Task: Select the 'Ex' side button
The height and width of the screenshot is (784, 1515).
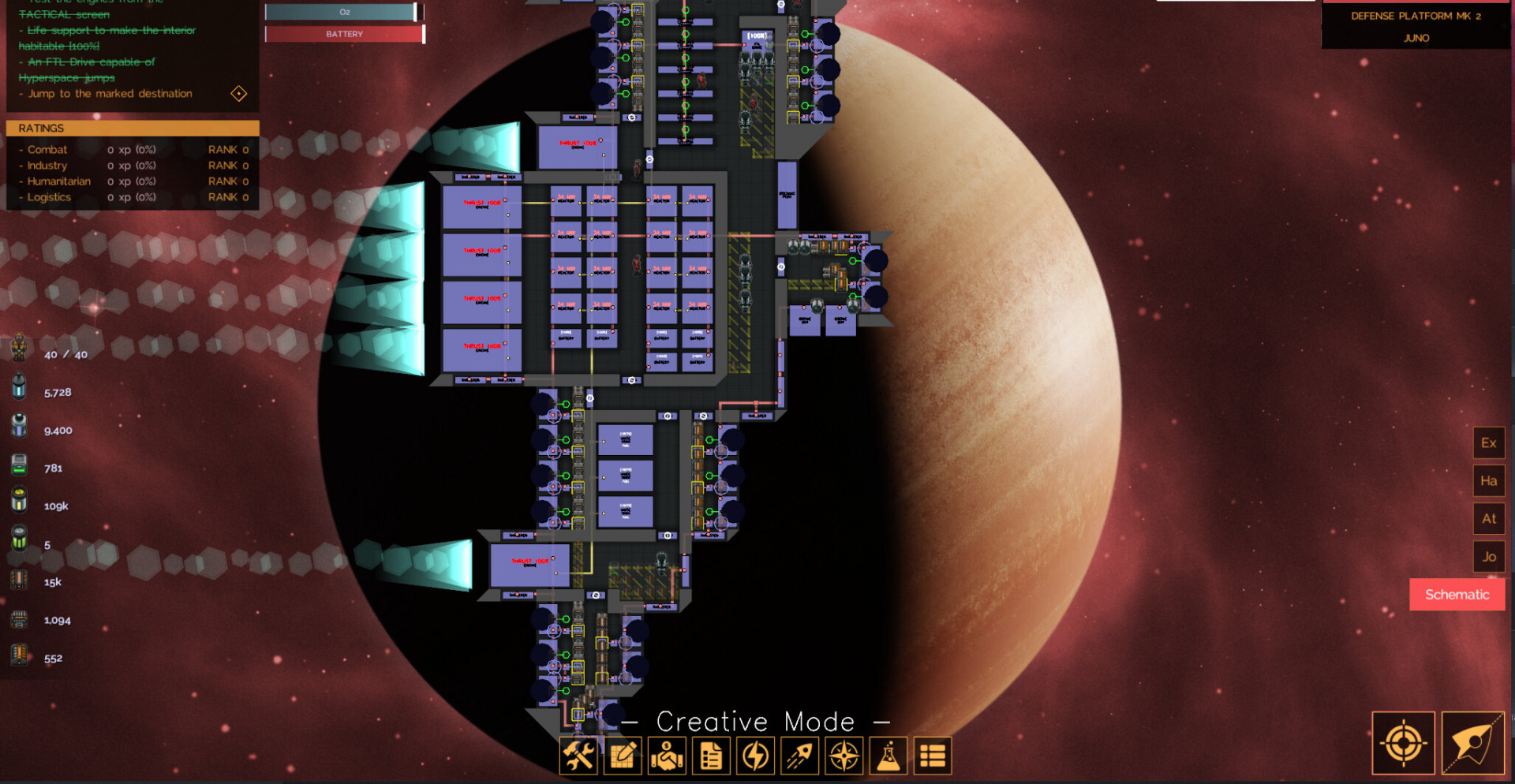Action: click(x=1488, y=443)
